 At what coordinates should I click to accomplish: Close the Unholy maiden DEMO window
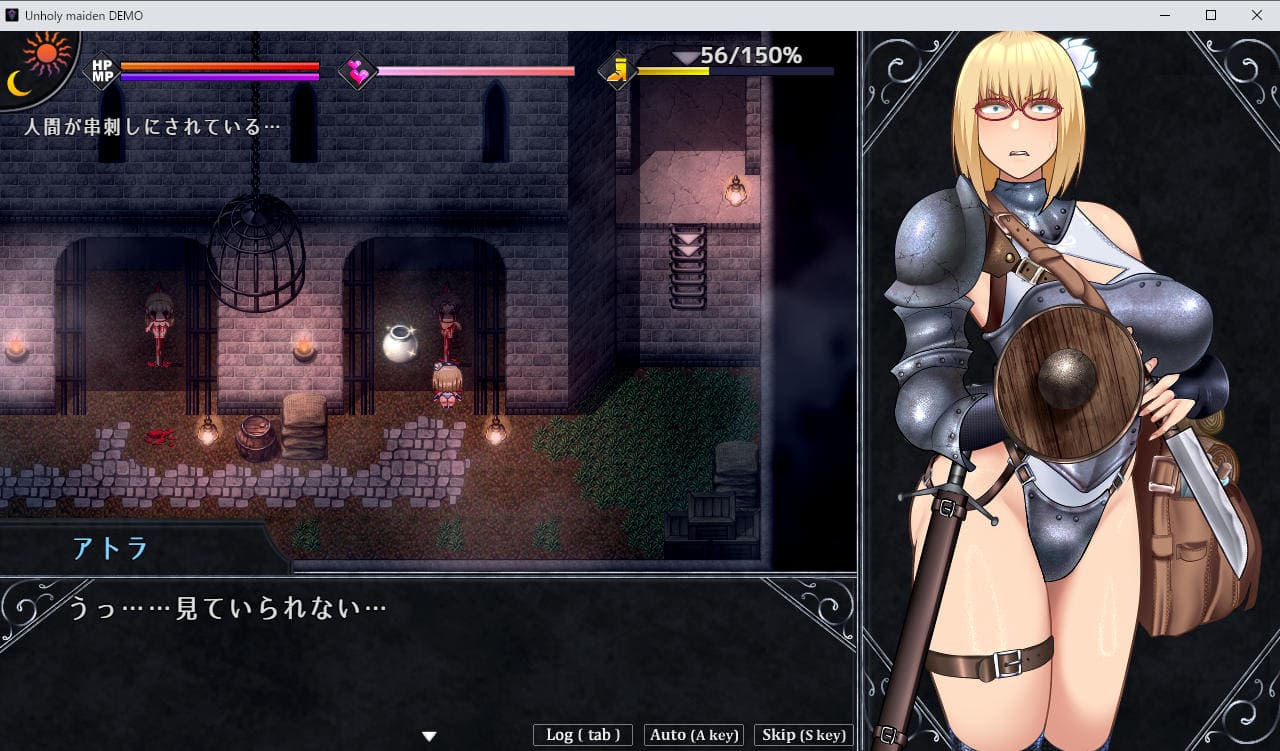[1256, 15]
